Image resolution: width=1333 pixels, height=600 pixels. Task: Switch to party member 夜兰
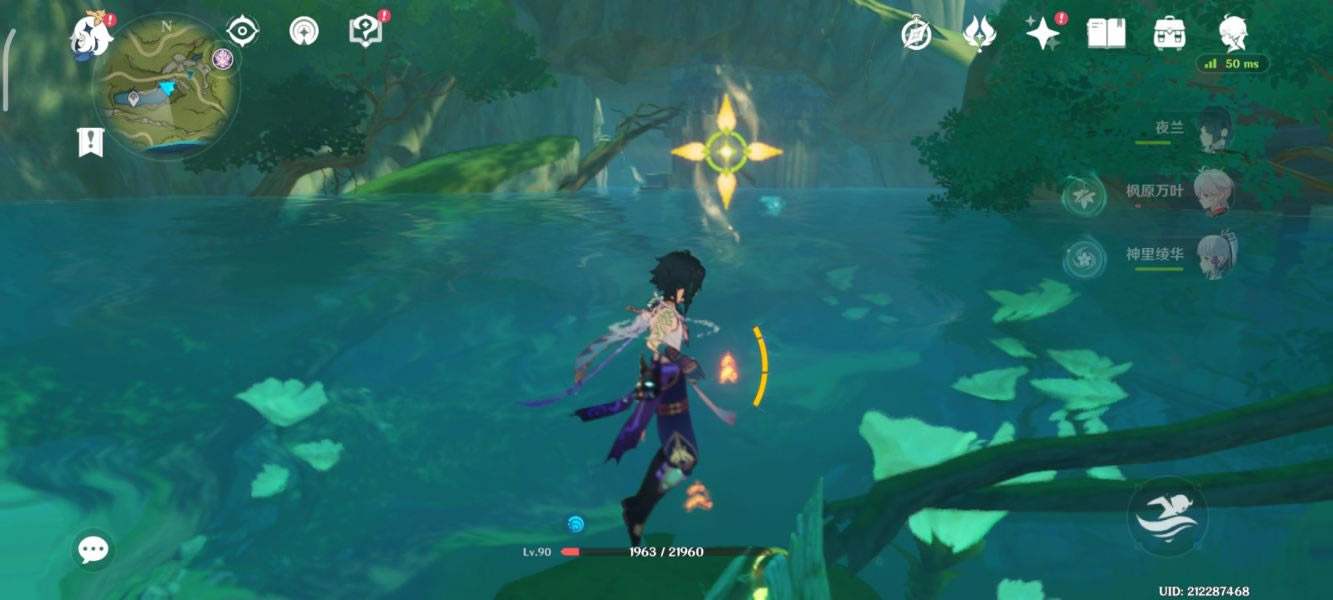(1214, 130)
